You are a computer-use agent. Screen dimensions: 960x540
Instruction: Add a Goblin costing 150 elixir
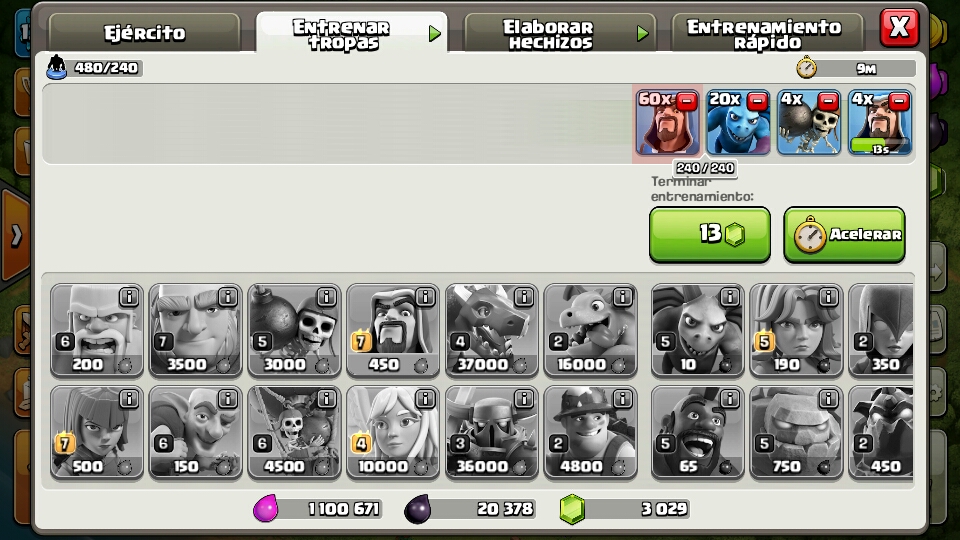click(195, 431)
